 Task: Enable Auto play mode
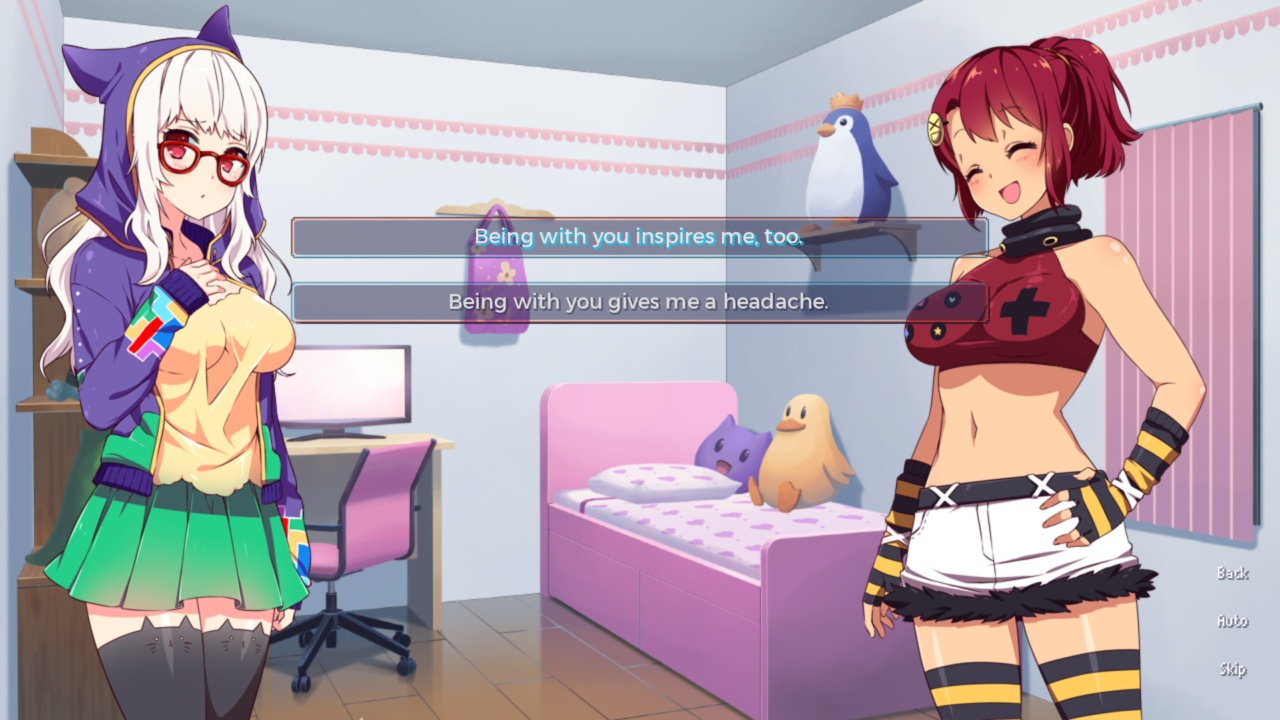point(1232,620)
